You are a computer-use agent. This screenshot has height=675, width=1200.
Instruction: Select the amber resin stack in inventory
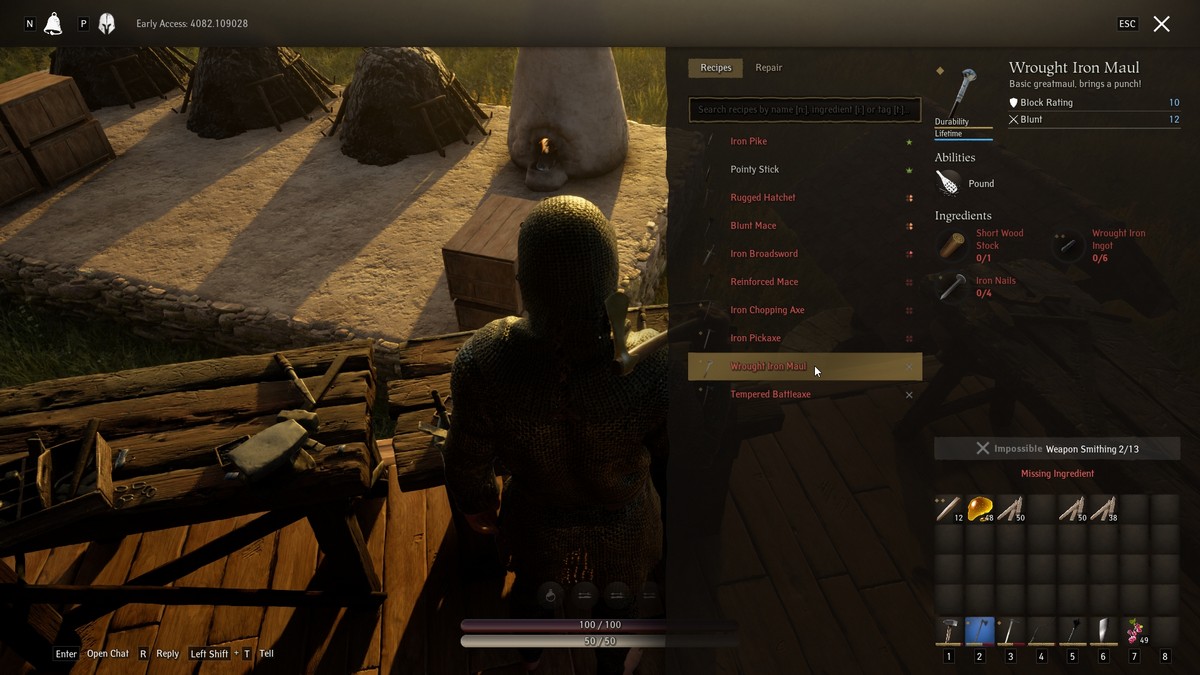click(x=980, y=509)
